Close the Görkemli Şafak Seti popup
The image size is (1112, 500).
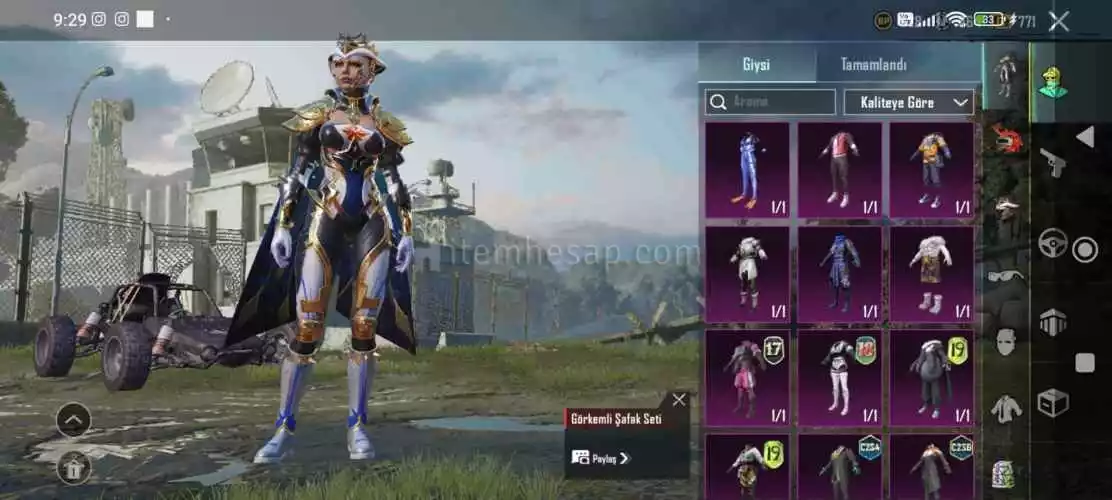679,400
